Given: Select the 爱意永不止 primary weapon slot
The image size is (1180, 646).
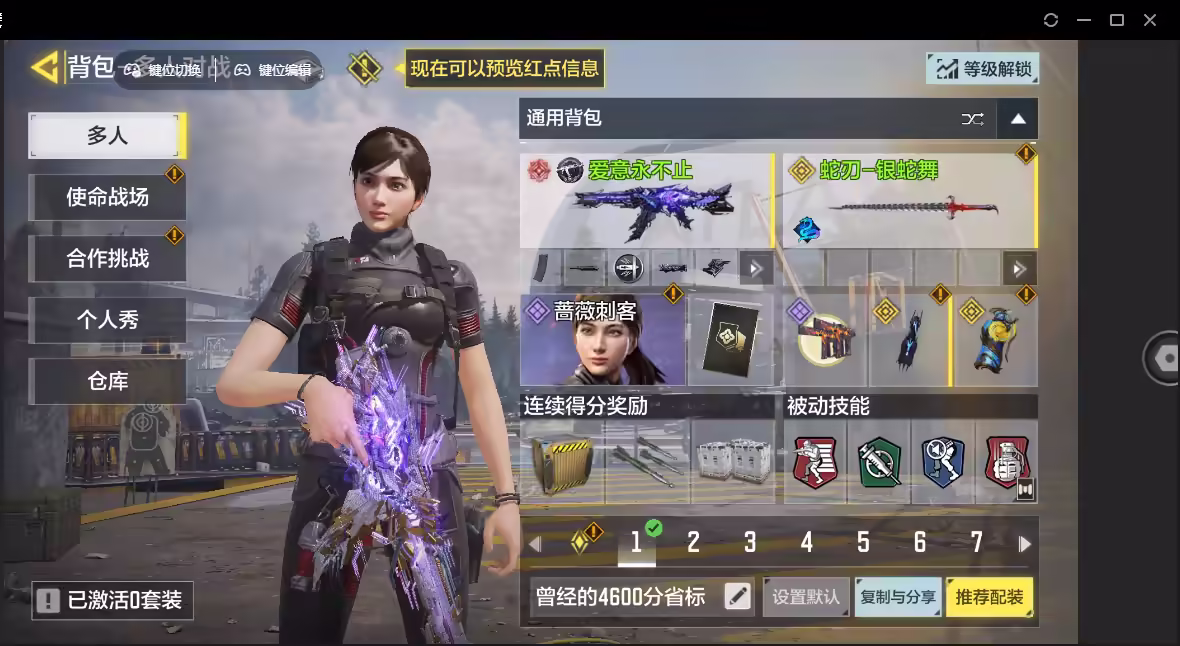Looking at the screenshot, I should 645,200.
